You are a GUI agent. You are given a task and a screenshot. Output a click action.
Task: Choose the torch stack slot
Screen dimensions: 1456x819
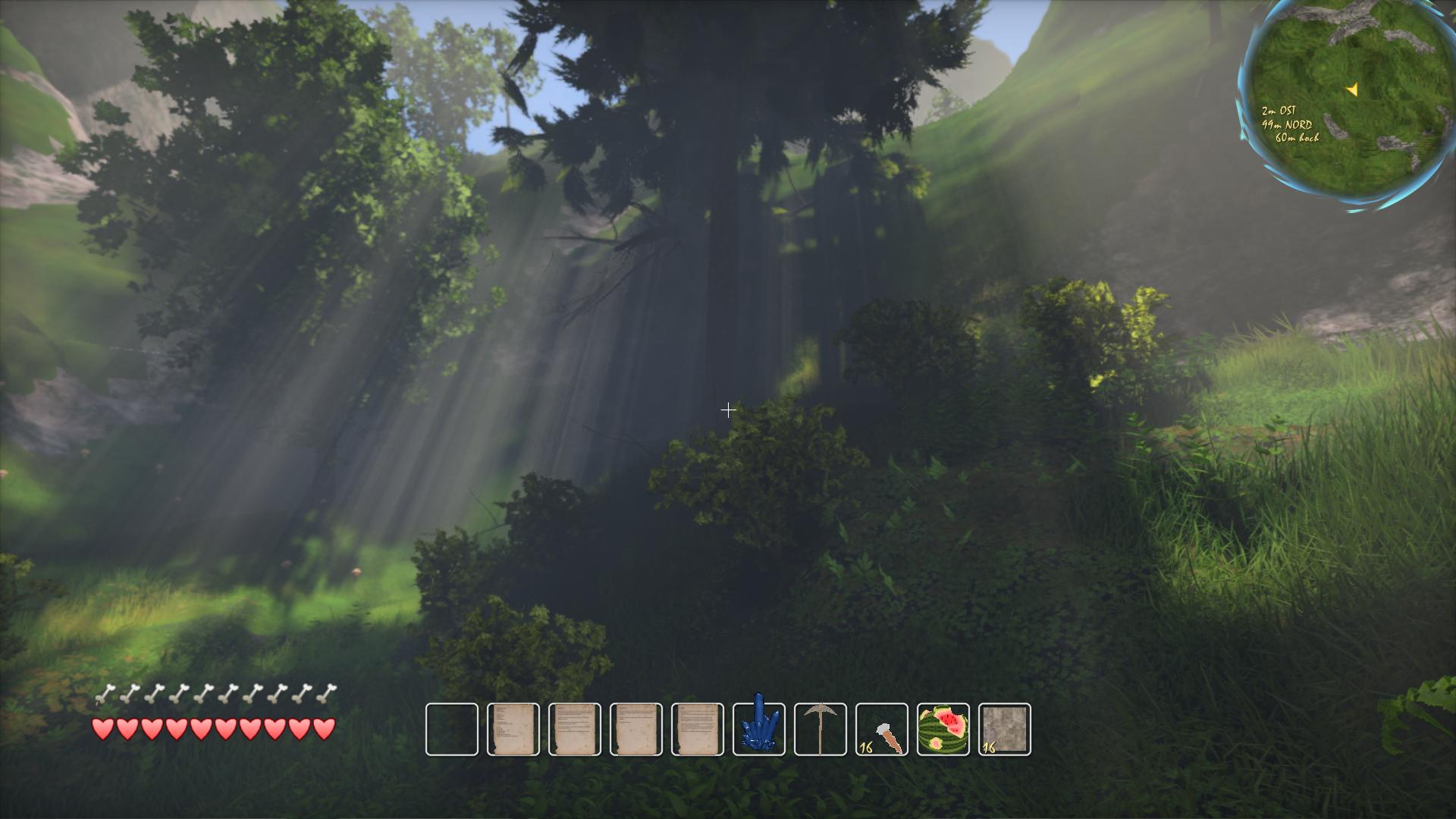[882, 729]
